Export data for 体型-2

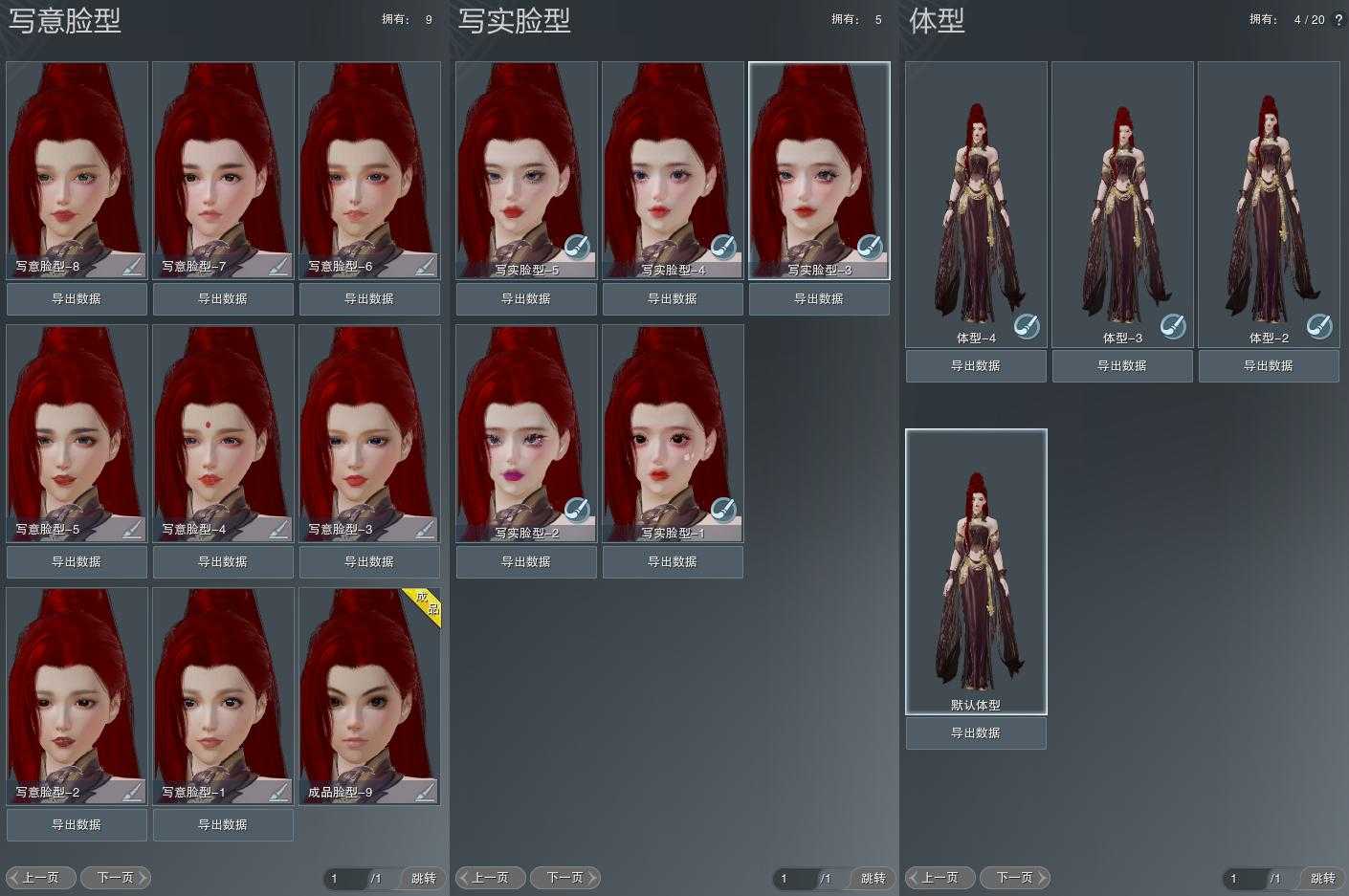pyautogui.click(x=1269, y=366)
